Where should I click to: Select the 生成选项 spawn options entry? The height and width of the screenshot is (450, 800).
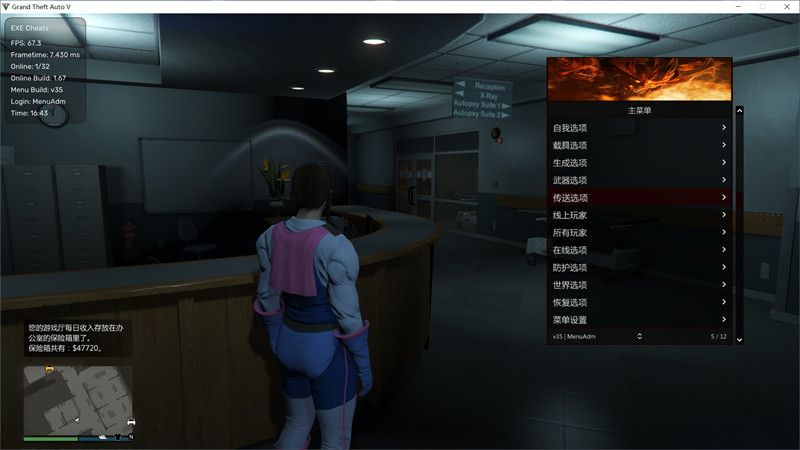(x=639, y=163)
